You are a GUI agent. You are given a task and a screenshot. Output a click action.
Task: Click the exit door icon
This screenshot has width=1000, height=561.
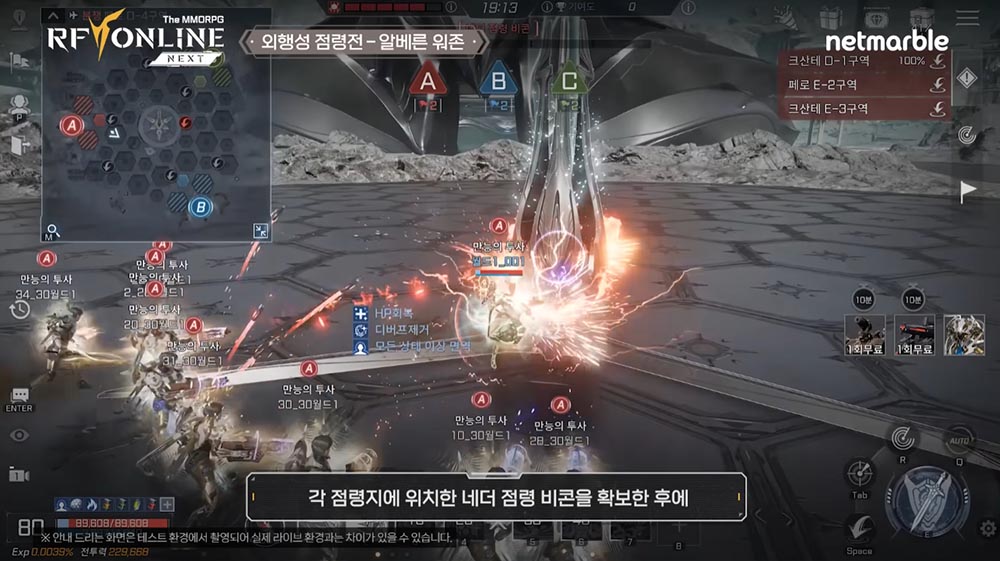tap(17, 145)
